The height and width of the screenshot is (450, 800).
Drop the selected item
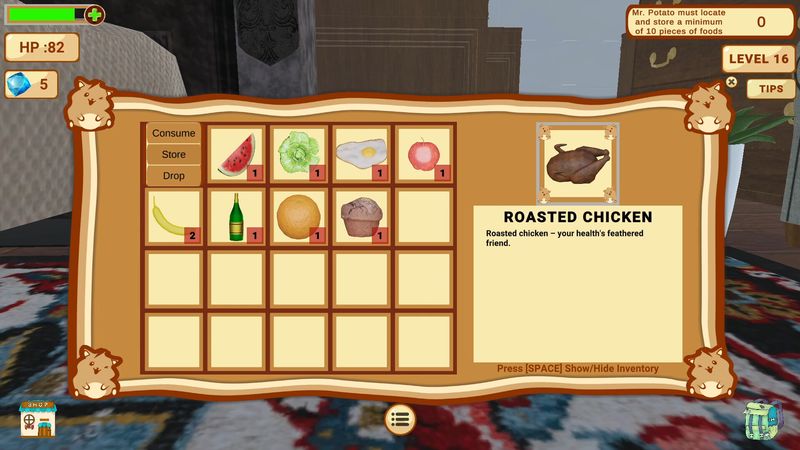173,176
